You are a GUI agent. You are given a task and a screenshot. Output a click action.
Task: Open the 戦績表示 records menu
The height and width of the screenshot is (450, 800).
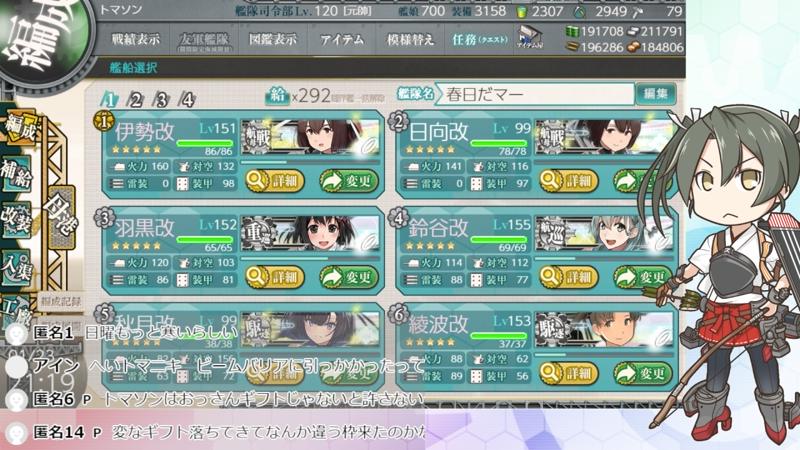[134, 40]
